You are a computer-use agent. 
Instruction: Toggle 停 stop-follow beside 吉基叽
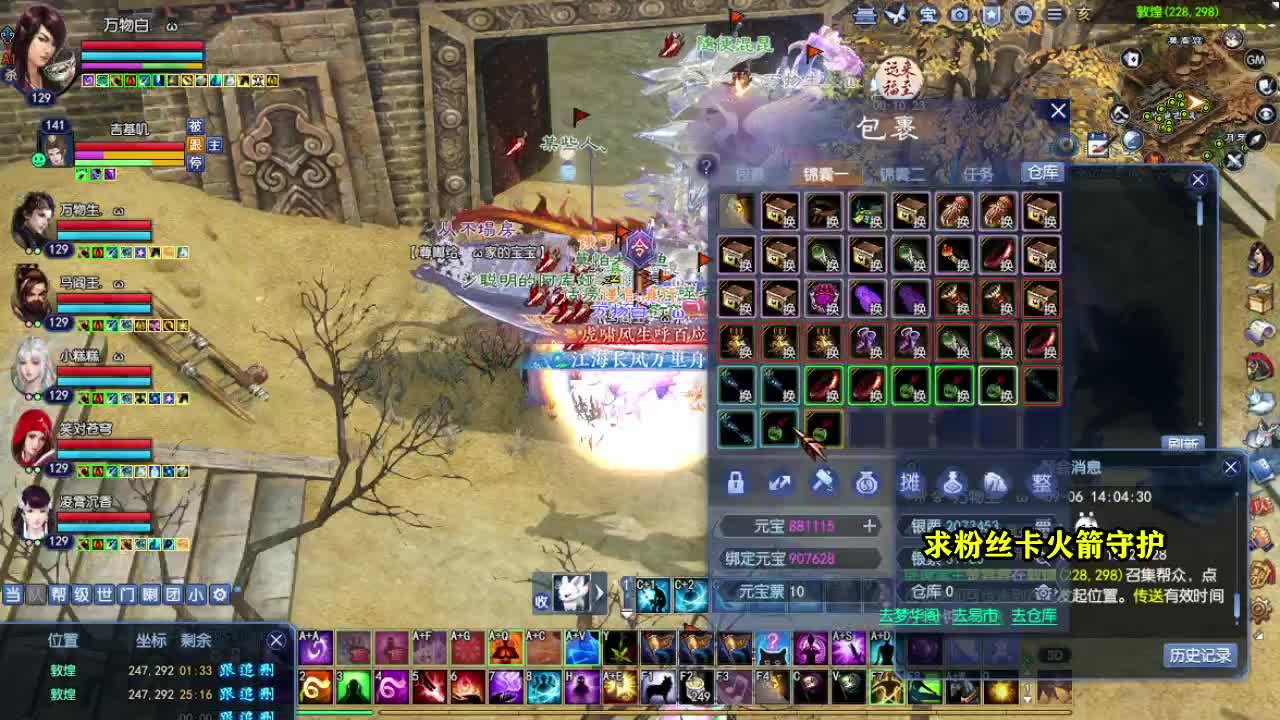196,163
